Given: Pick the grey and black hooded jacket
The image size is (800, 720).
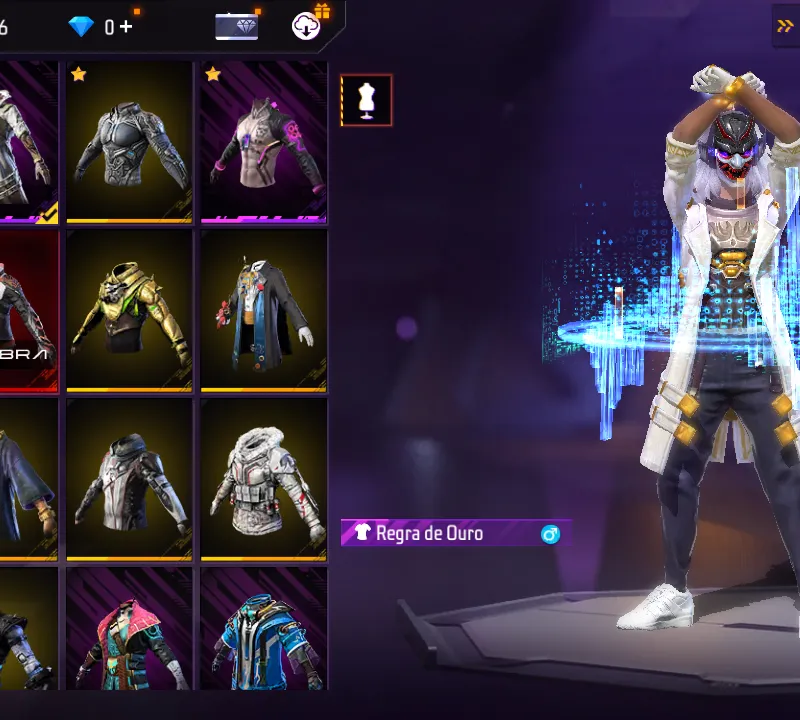Looking at the screenshot, I should point(130,480).
